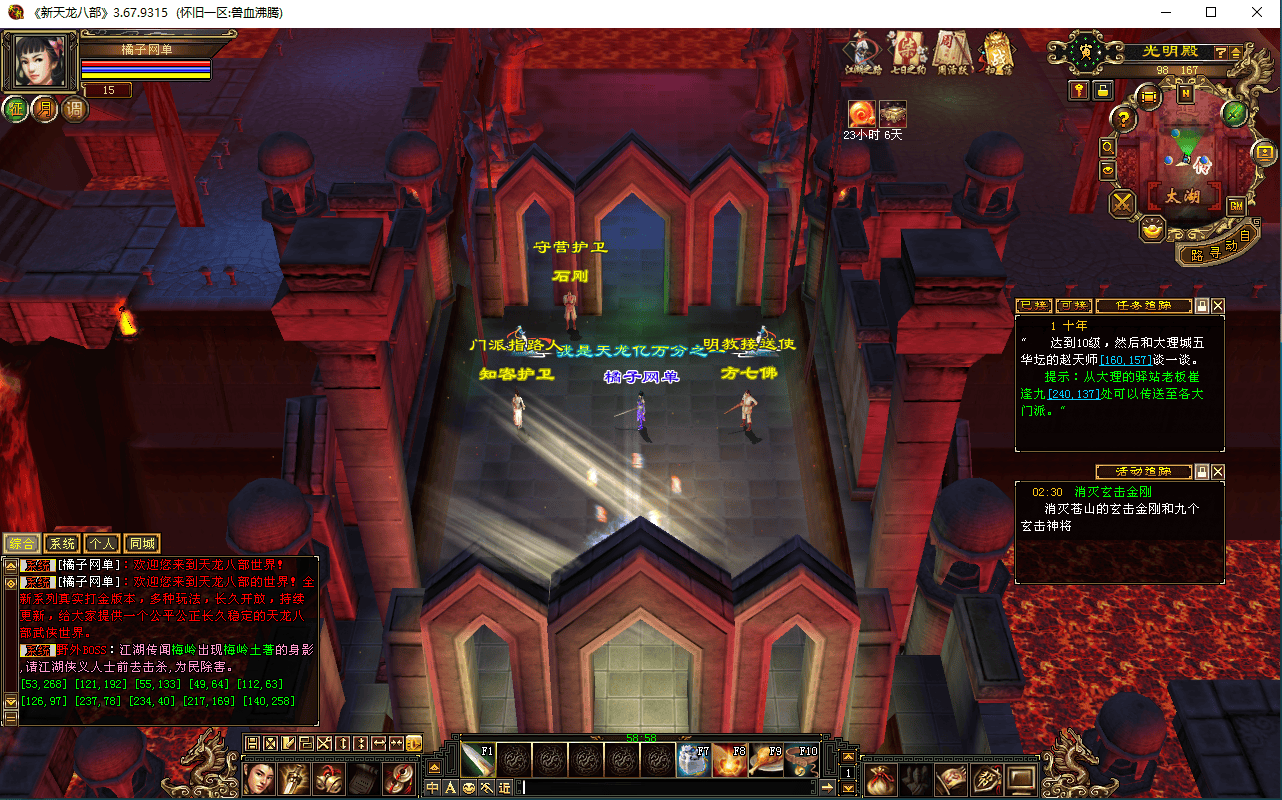Open the bag with the pouch icon
This screenshot has width=1282, height=800.
point(879,779)
